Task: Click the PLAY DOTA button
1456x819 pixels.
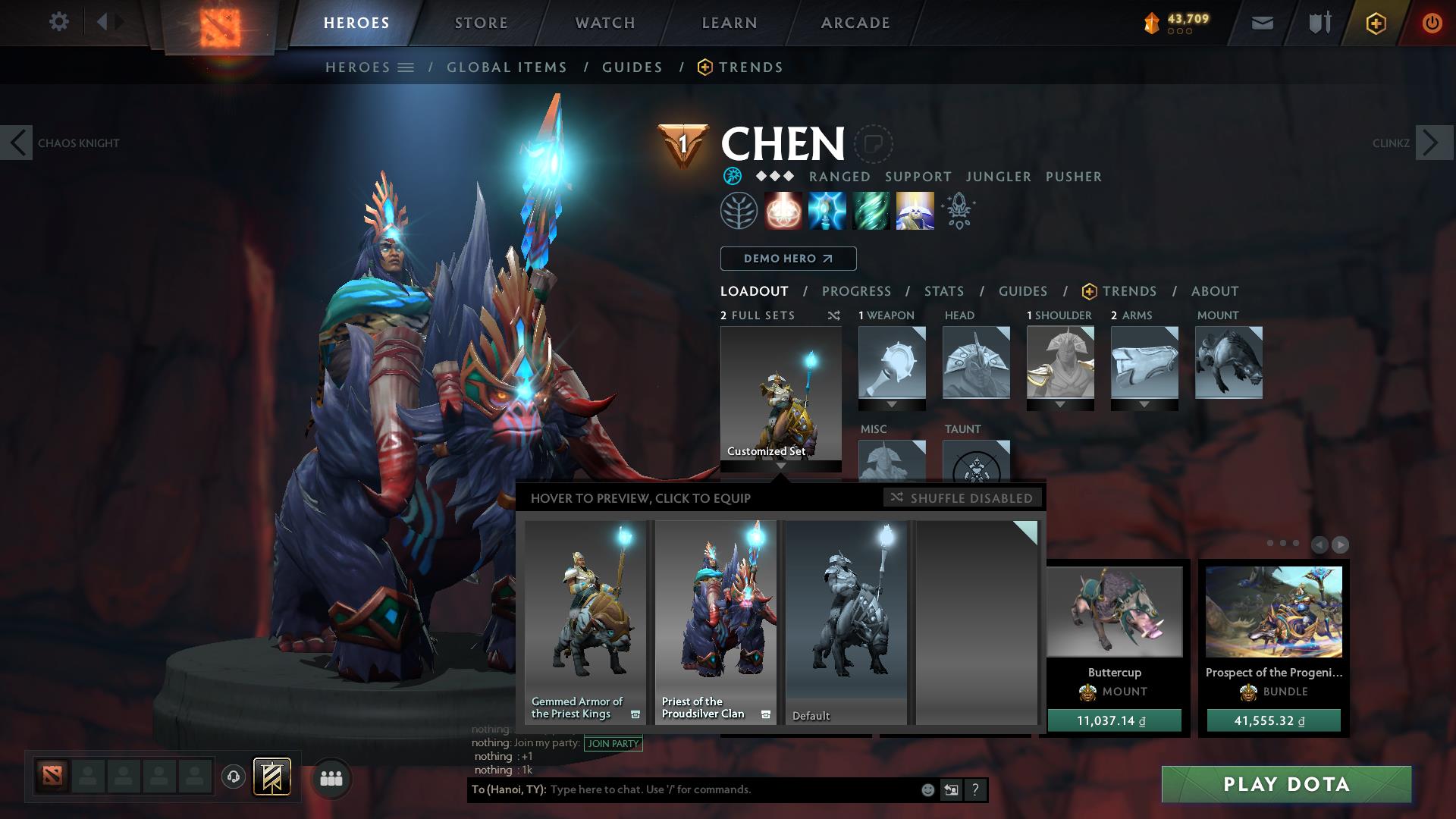Action: (x=1286, y=785)
